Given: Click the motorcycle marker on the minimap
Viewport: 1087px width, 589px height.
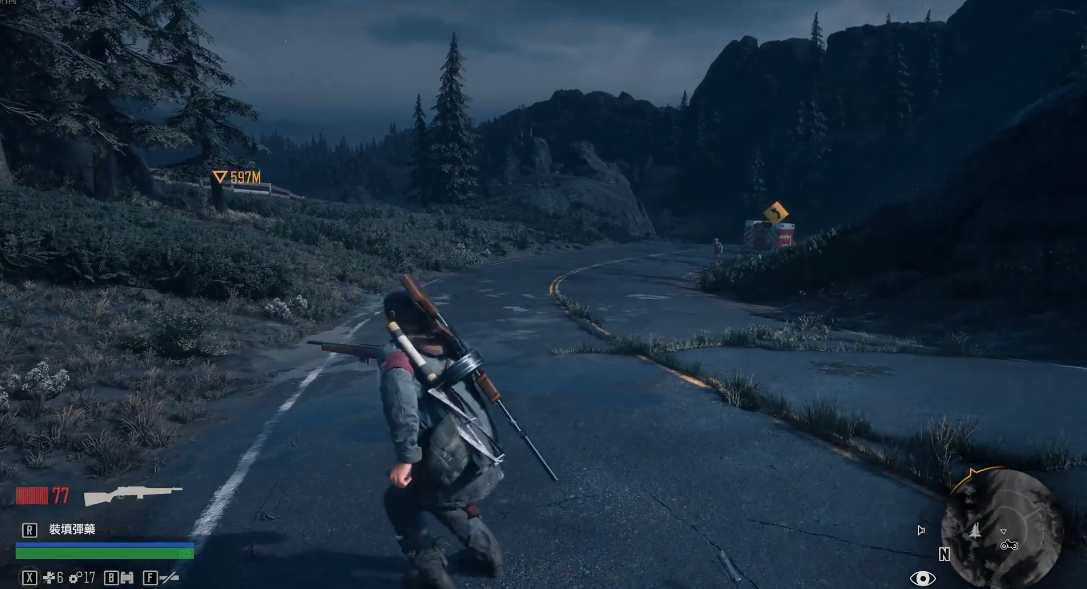Looking at the screenshot, I should [1009, 544].
